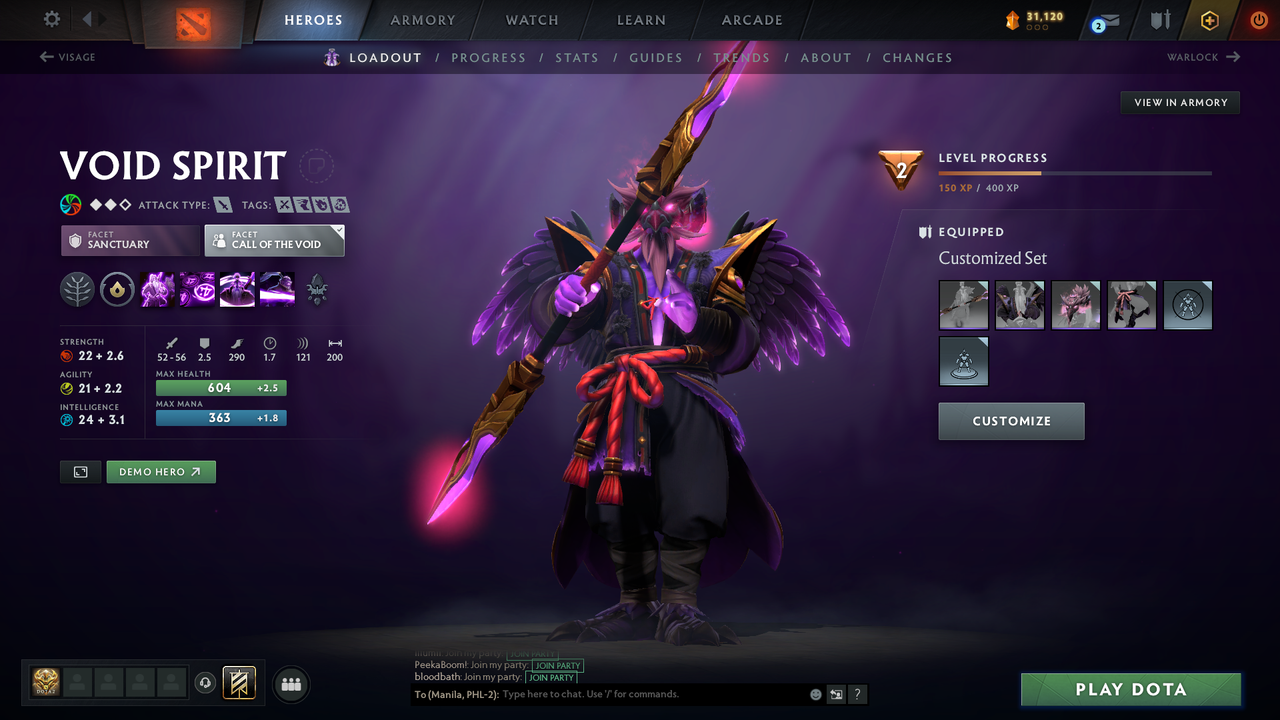The height and width of the screenshot is (720, 1280).
Task: Click the universal attribute symbol beside hero name
Action: [x=70, y=204]
